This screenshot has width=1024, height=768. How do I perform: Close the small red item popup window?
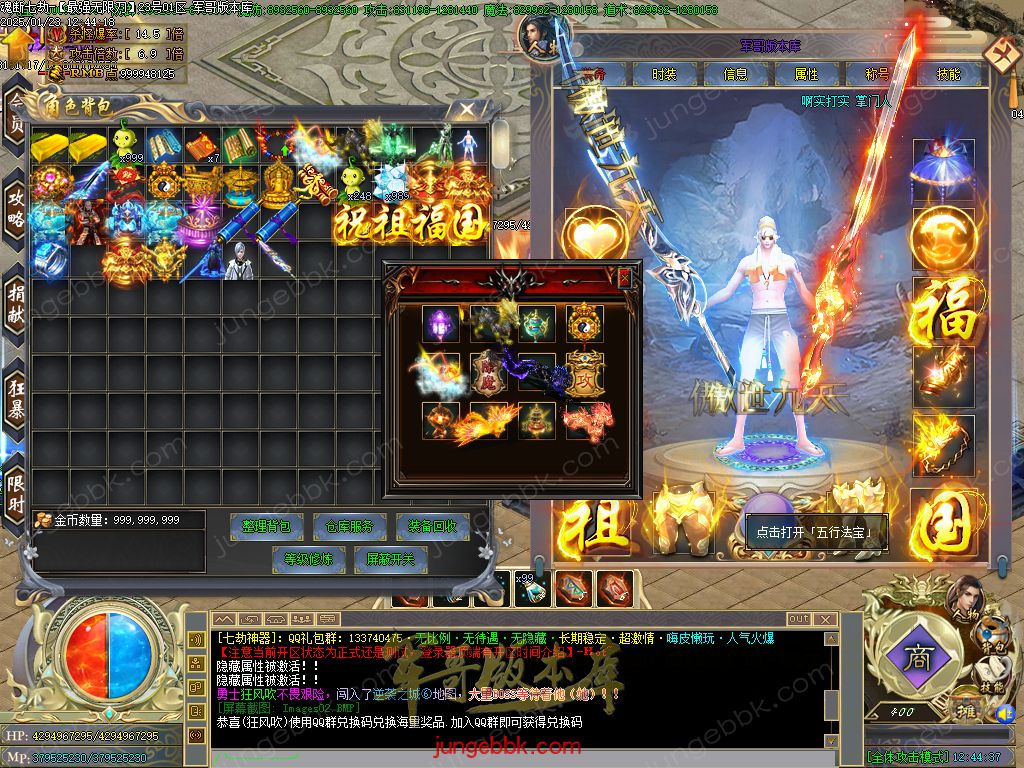pyautogui.click(x=625, y=277)
